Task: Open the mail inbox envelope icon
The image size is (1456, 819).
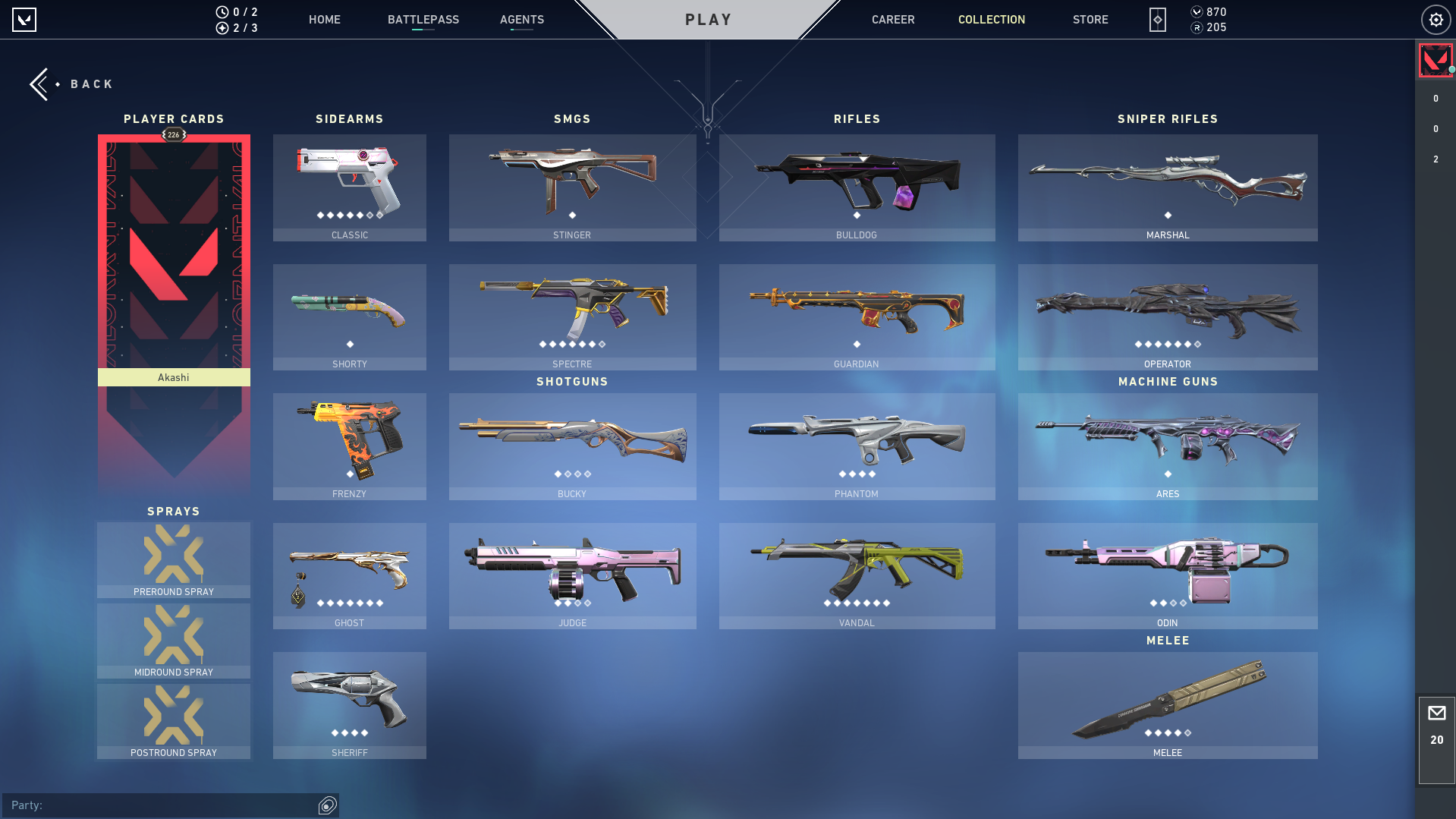Action: pyautogui.click(x=1436, y=713)
